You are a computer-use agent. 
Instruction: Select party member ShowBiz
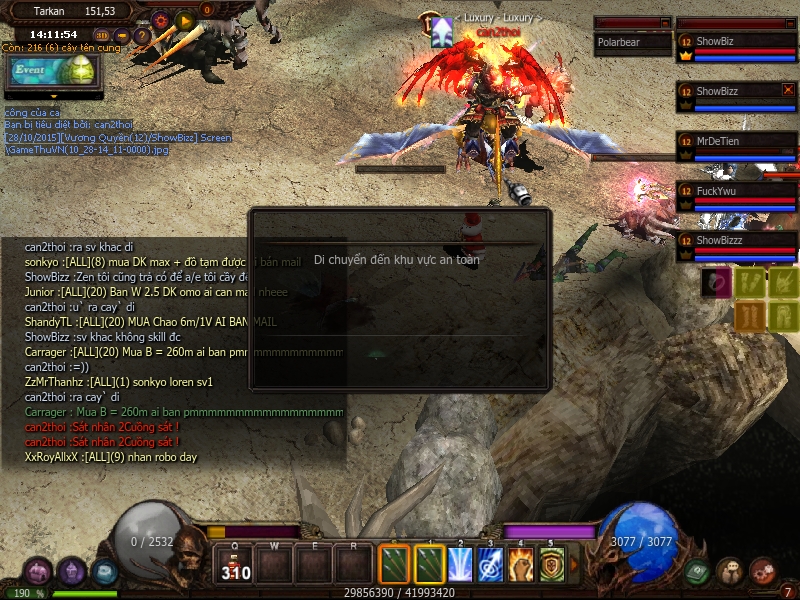point(736,42)
